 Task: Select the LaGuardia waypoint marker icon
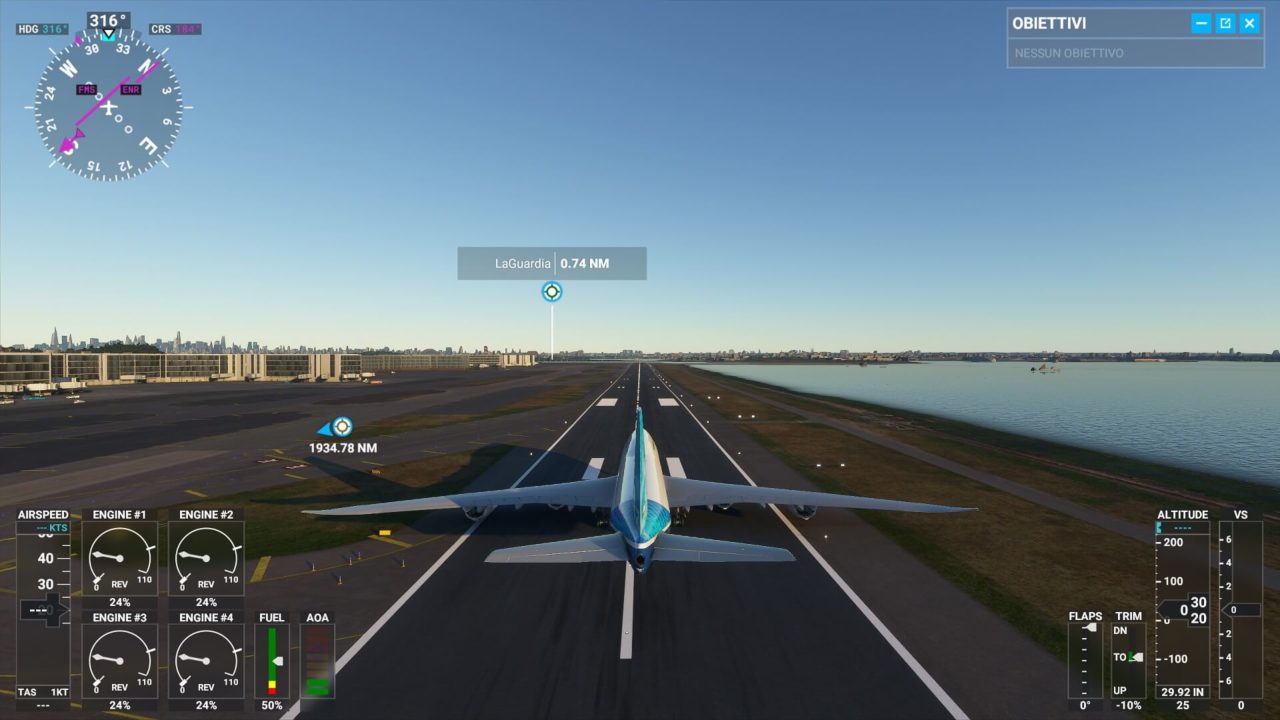click(552, 292)
